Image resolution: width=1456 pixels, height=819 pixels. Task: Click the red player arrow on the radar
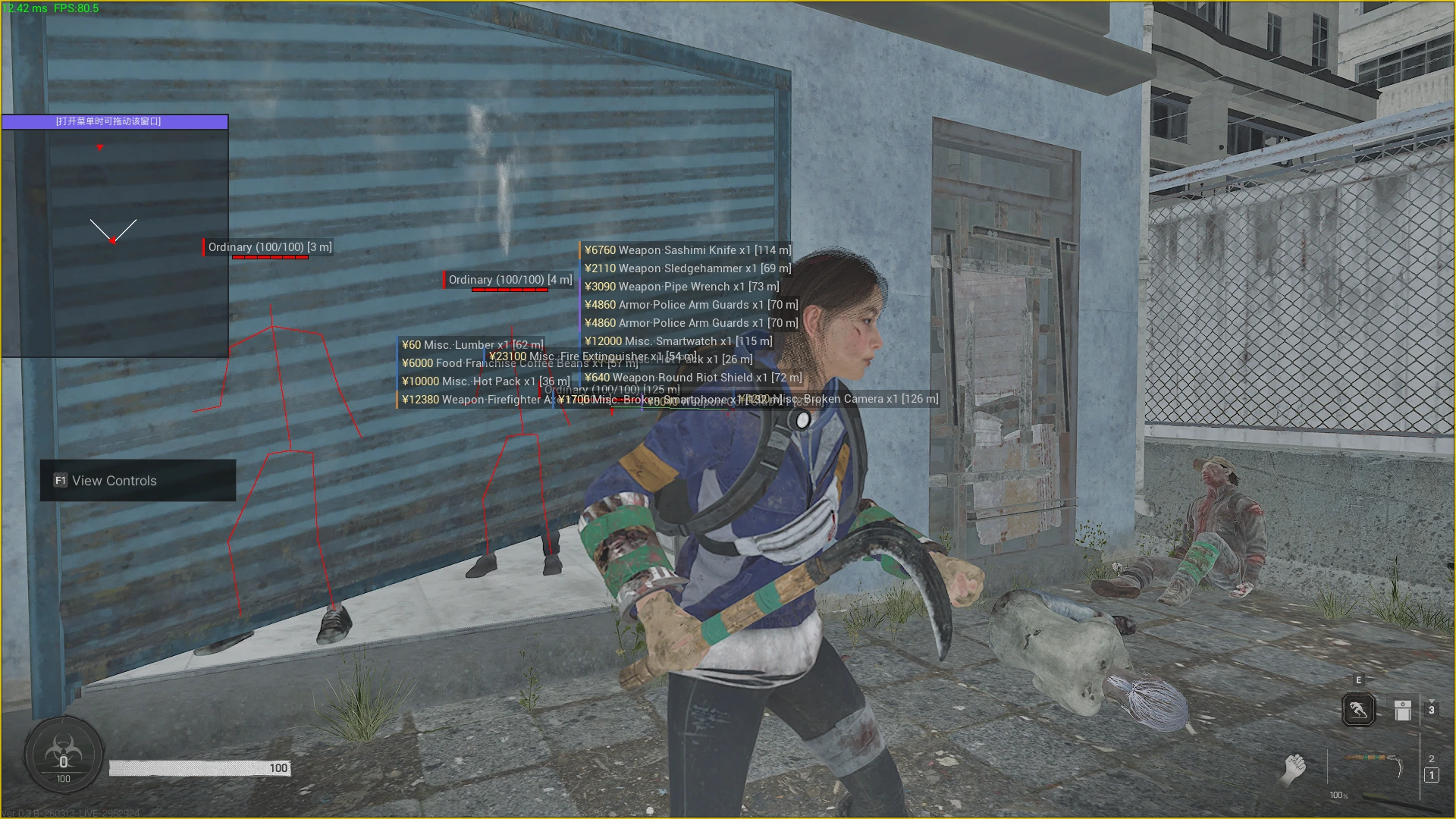pyautogui.click(x=114, y=239)
